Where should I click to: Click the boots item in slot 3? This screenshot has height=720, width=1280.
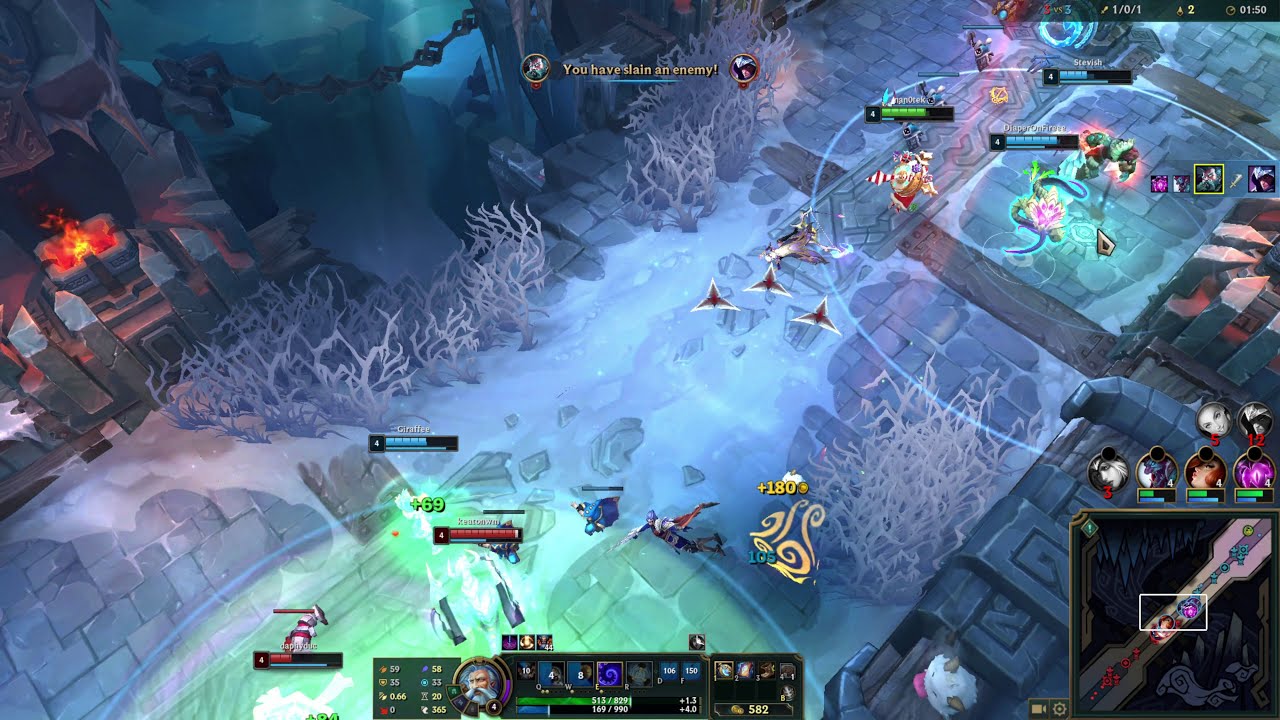[x=767, y=671]
